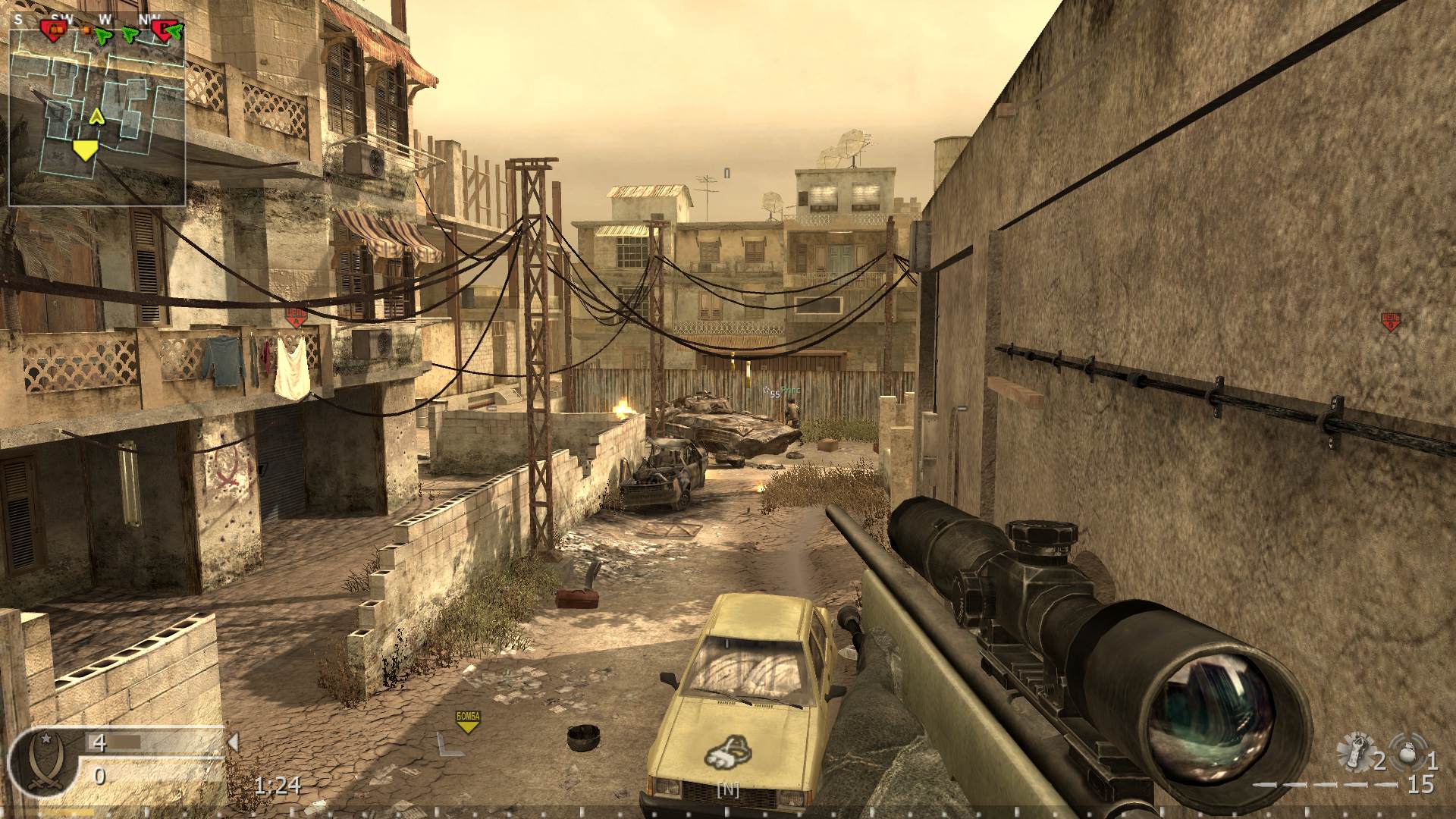Click the S direction on the compass
Viewport: 1456px width, 819px height.
click(x=17, y=19)
